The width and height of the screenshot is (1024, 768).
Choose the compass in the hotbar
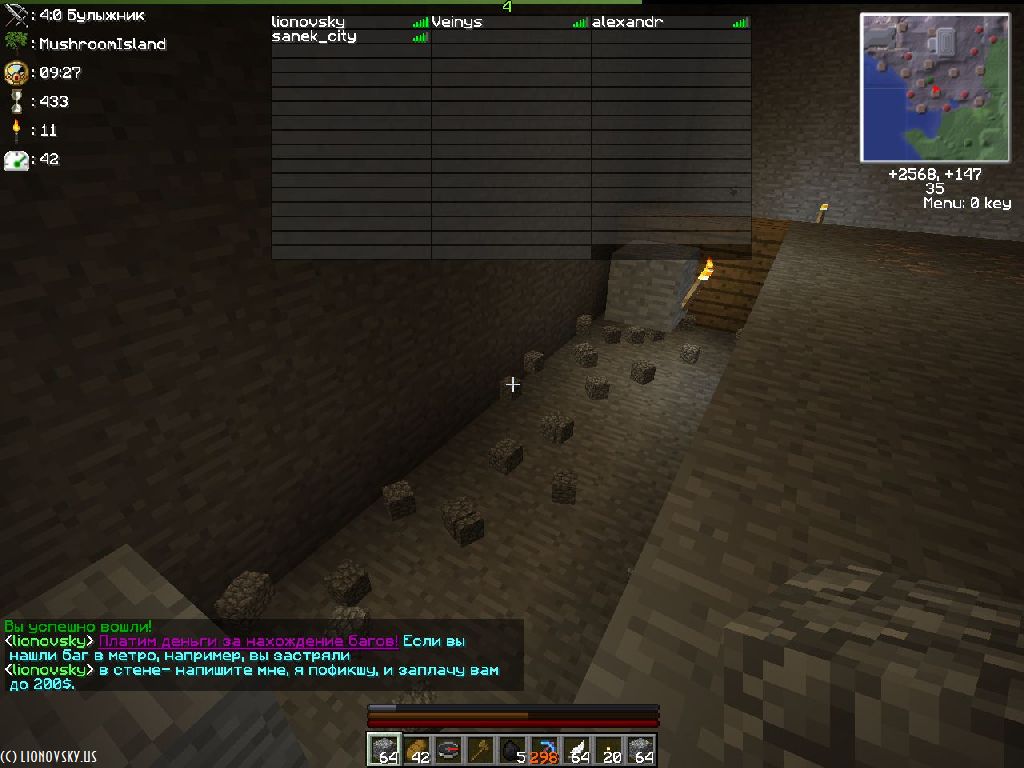point(449,750)
